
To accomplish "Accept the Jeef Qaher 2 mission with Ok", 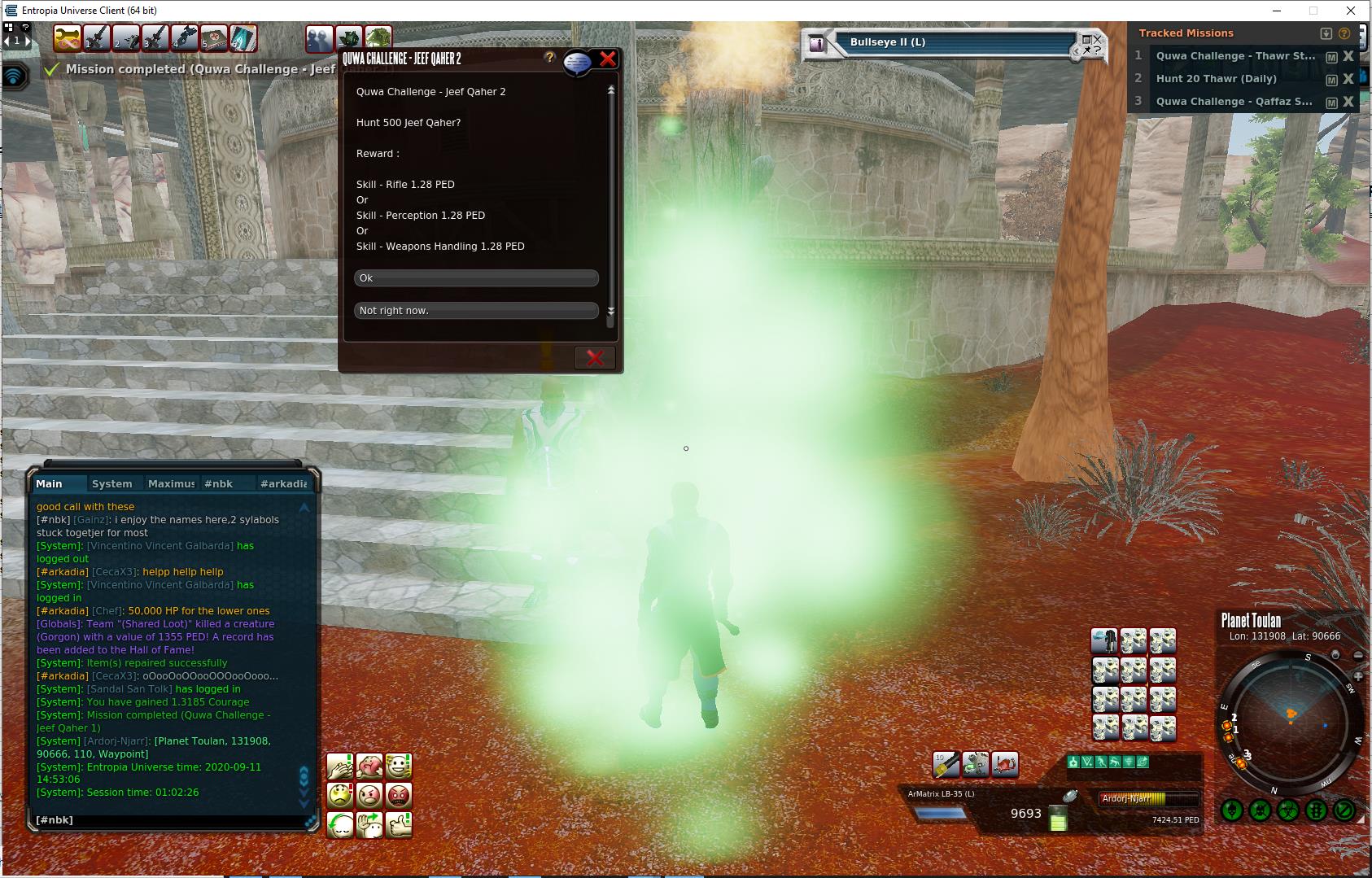I will 476,278.
